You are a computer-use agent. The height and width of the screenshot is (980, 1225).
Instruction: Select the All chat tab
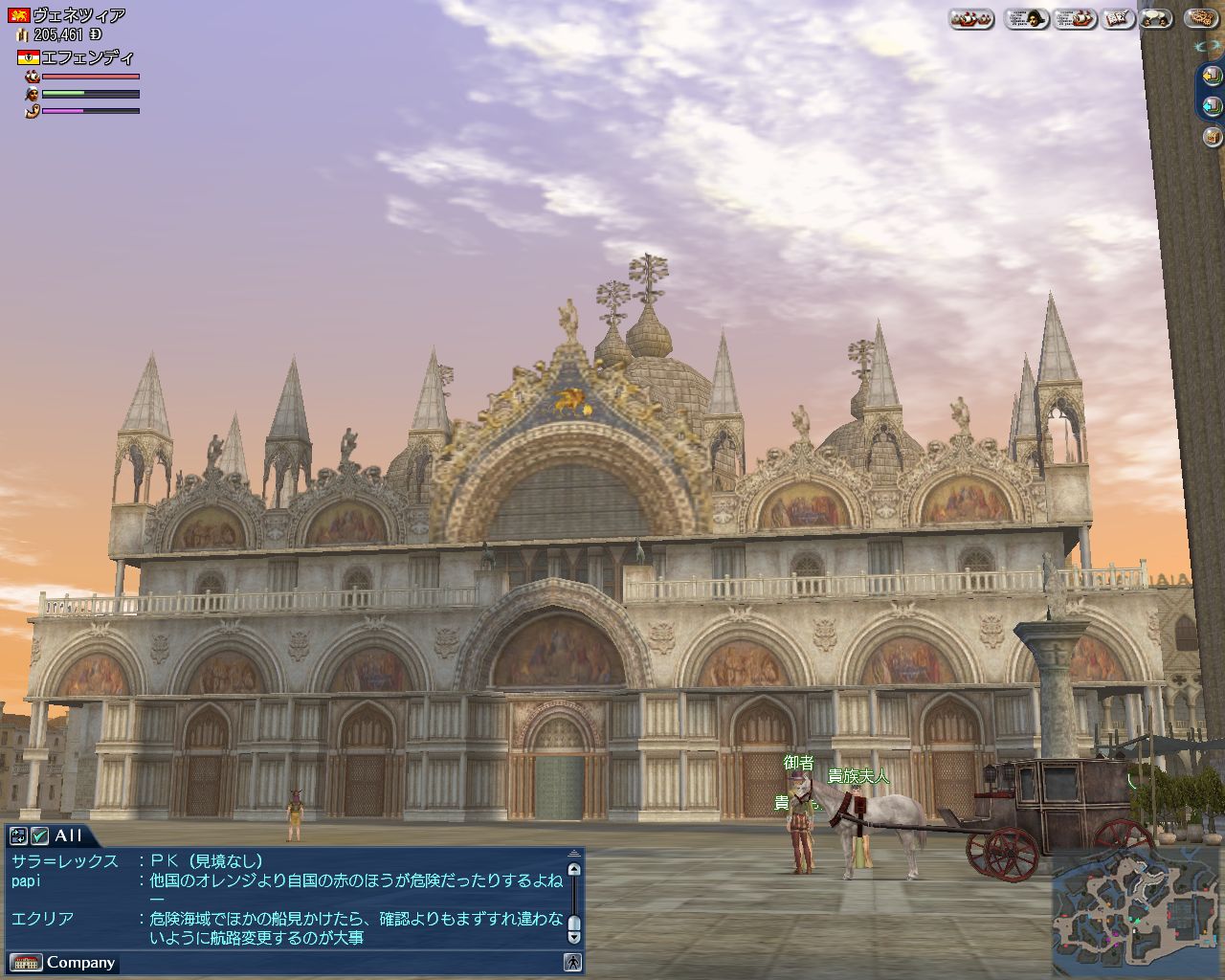pyautogui.click(x=69, y=835)
